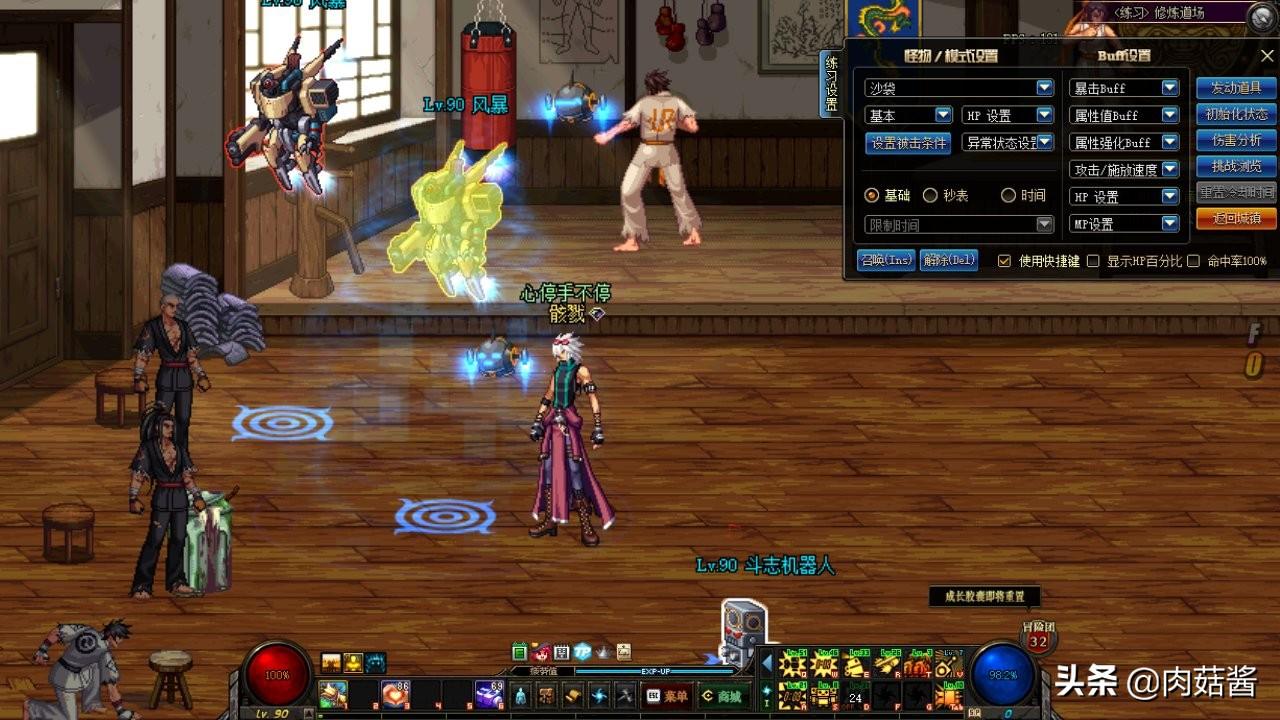The height and width of the screenshot is (720, 1280).
Task: Expand the 攻击/施放速度 dropdown
Action: (1124, 170)
